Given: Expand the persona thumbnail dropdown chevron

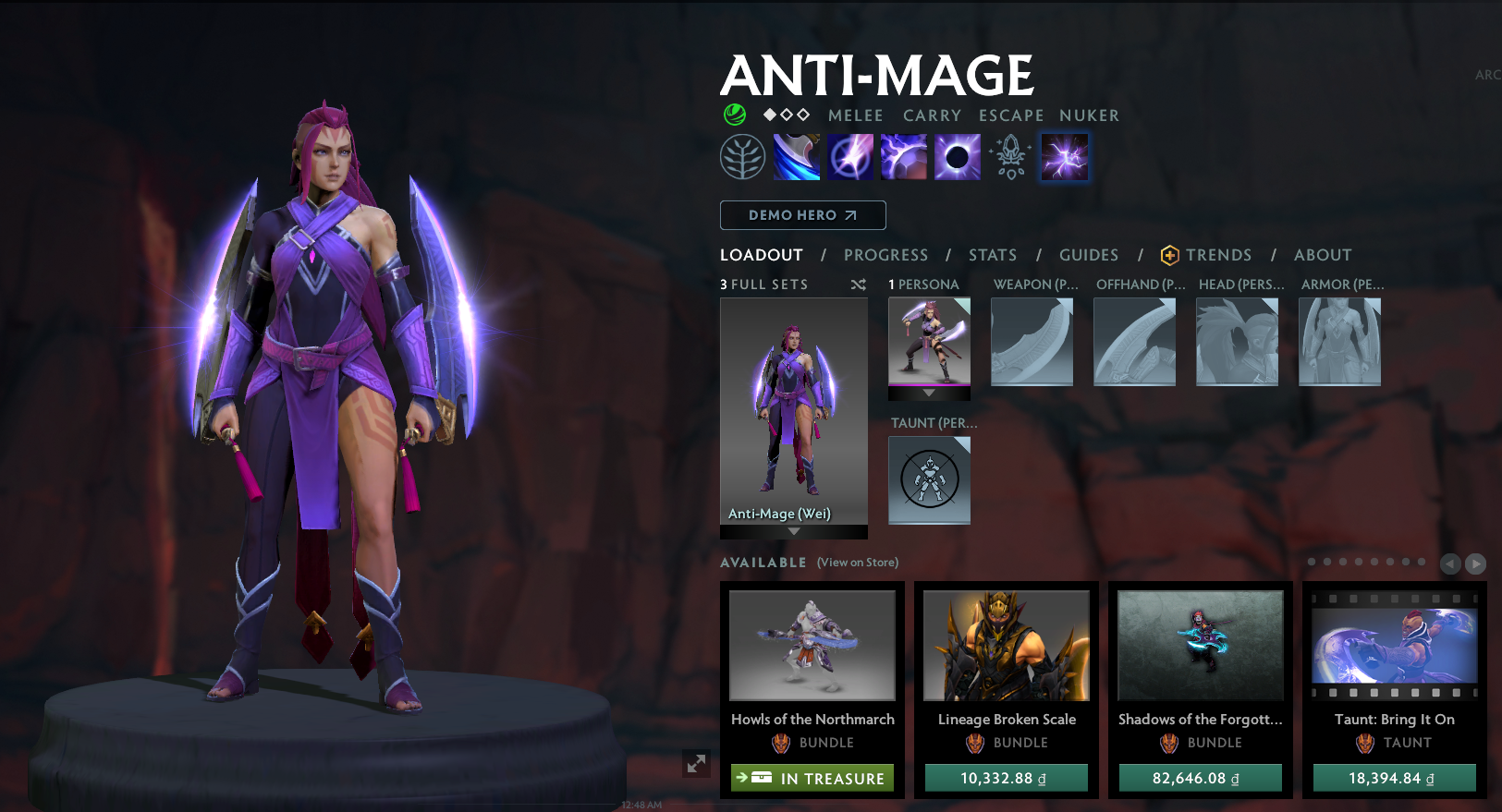Looking at the screenshot, I should (x=929, y=394).
